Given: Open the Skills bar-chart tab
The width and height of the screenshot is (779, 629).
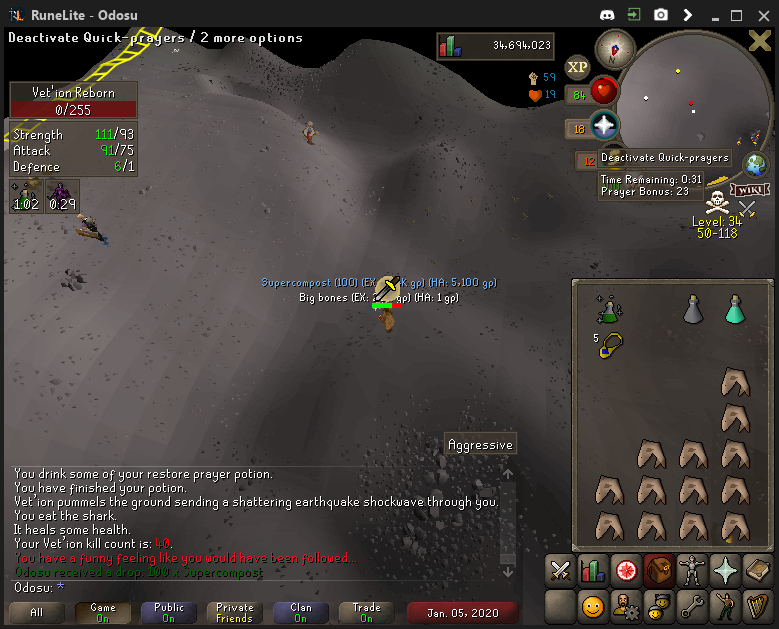Looking at the screenshot, I should (x=594, y=570).
